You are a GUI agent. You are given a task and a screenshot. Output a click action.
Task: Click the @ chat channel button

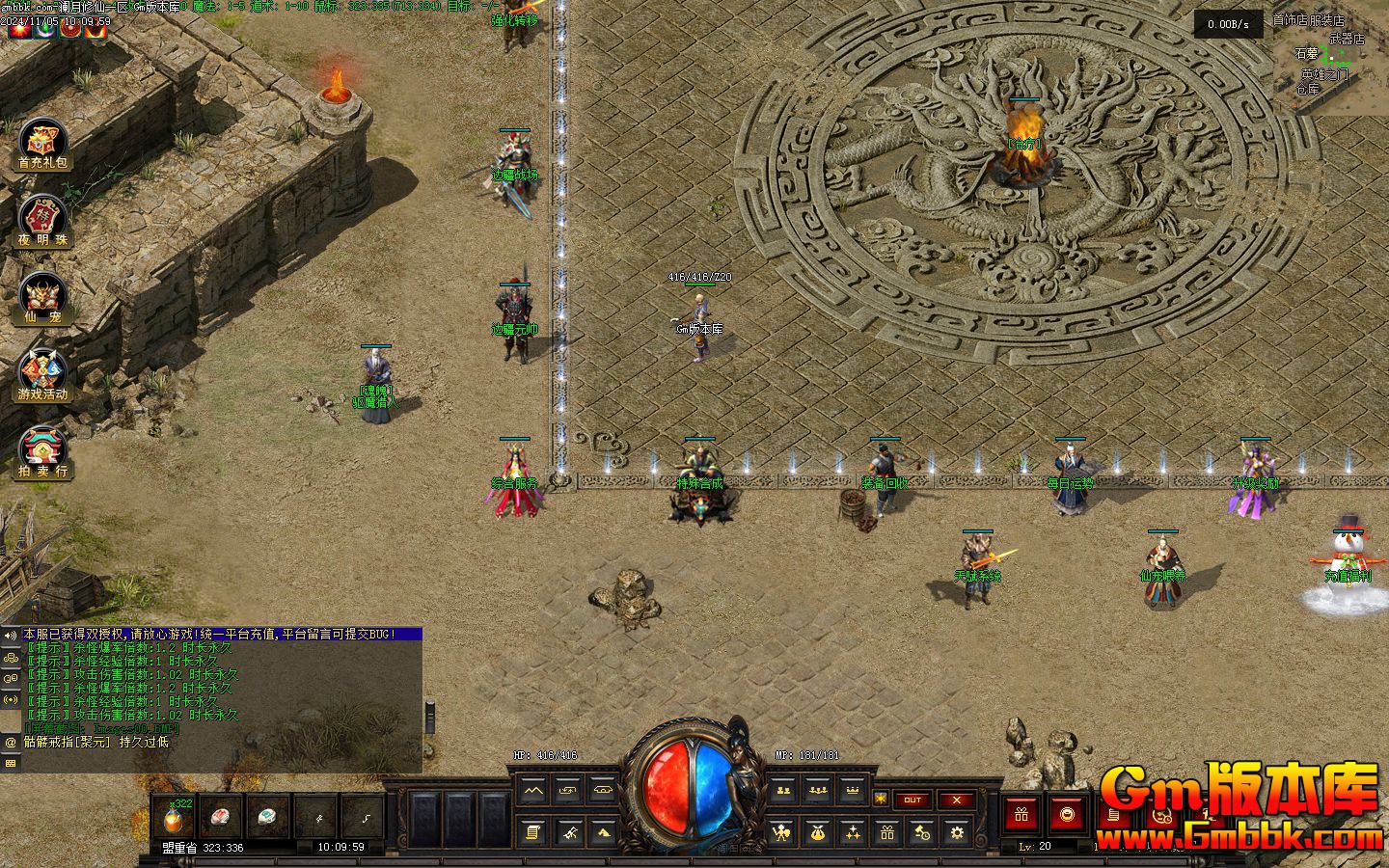coord(11,743)
